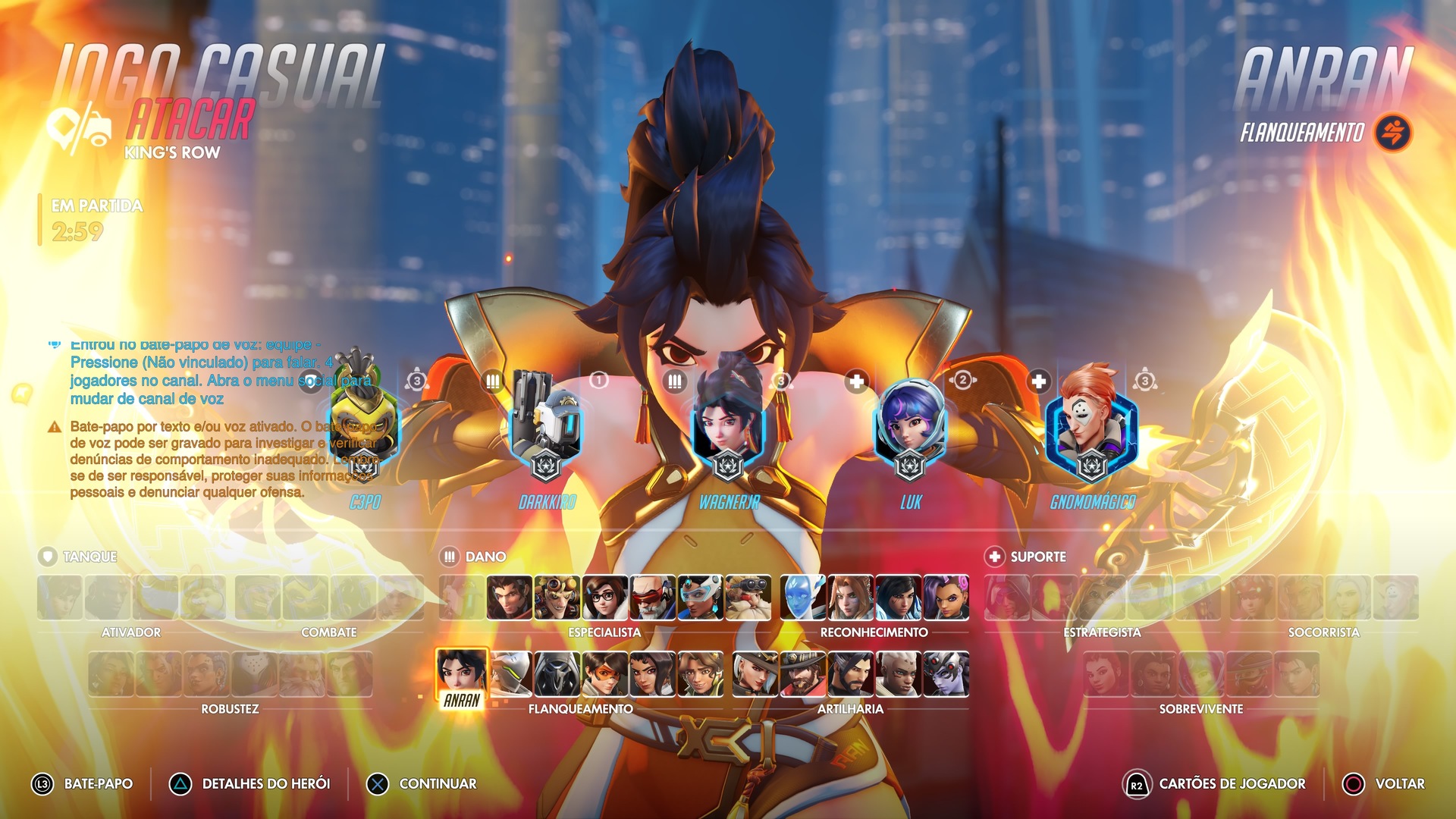
Task: Choose Venture from the Flanqueamento group
Action: click(701, 673)
